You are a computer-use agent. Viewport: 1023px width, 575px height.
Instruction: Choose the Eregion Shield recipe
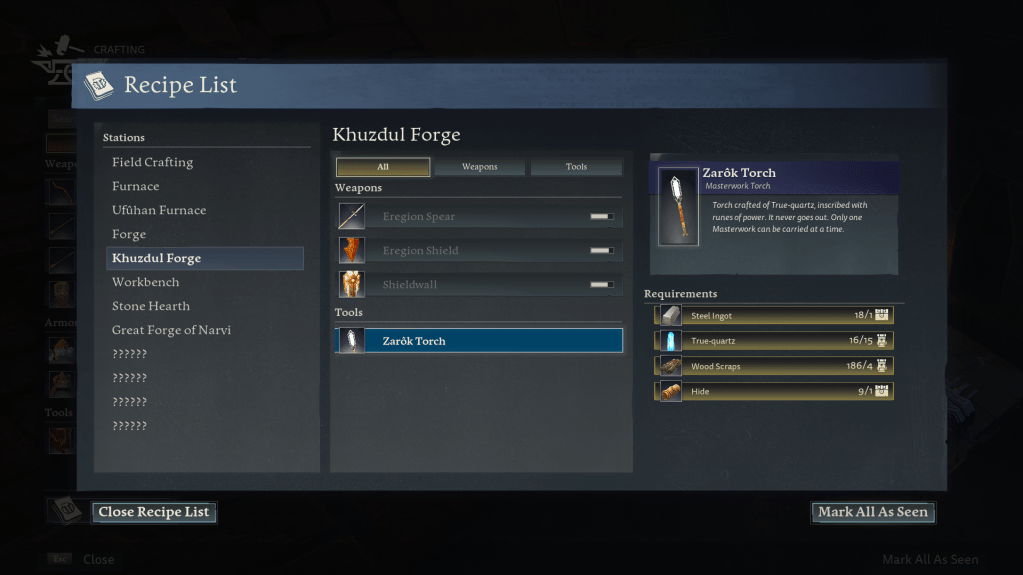(x=479, y=250)
